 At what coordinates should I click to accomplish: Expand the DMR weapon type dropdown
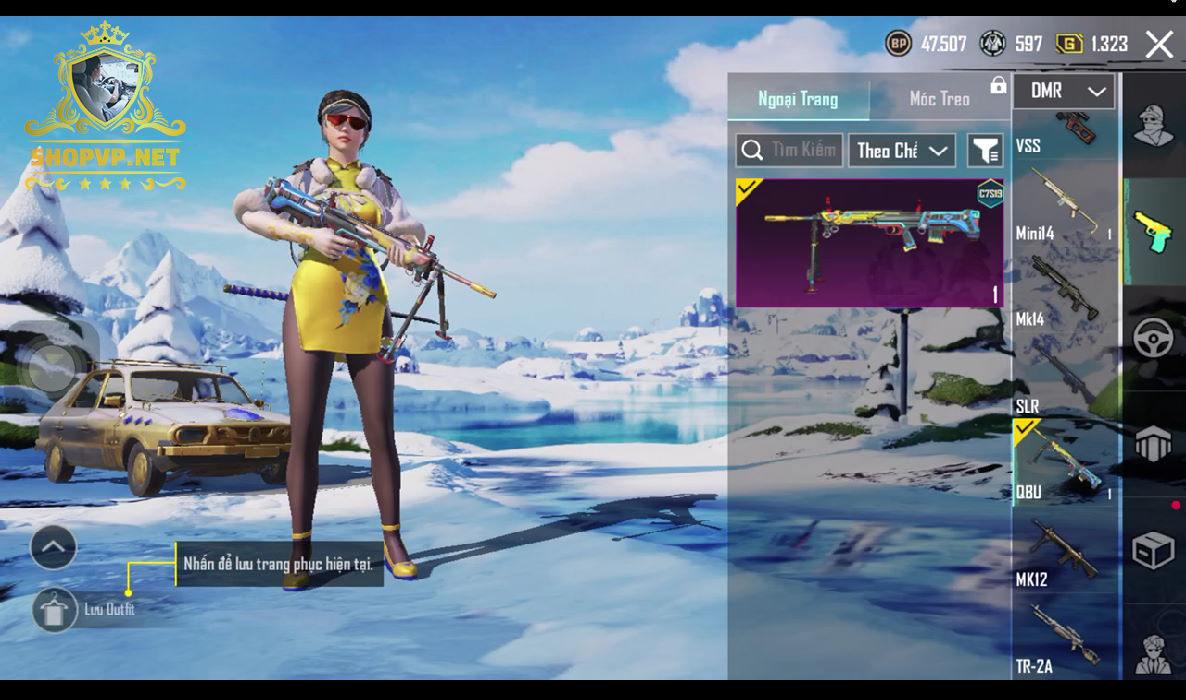point(1064,91)
